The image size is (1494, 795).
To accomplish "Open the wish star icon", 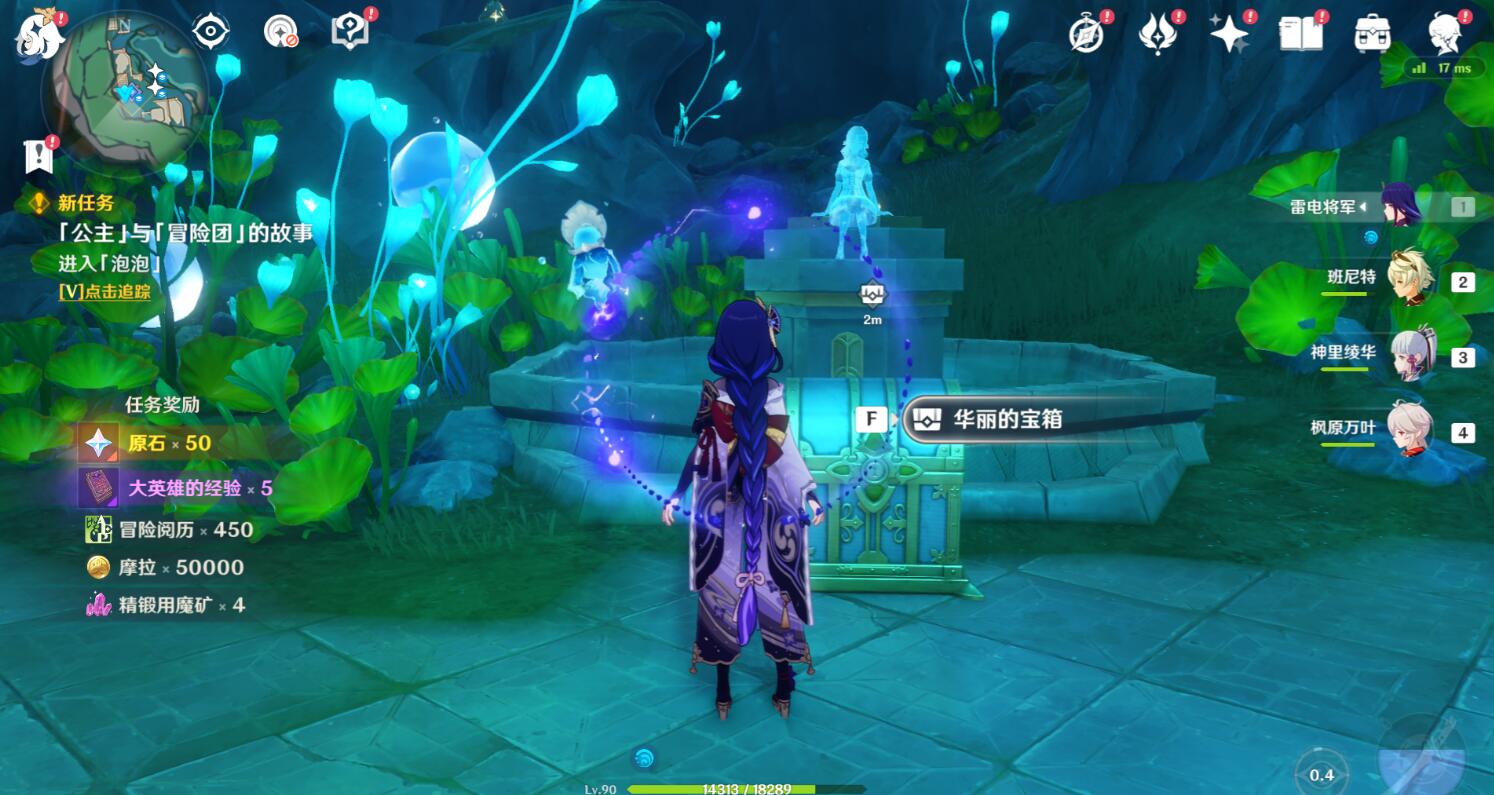I will click(1228, 33).
